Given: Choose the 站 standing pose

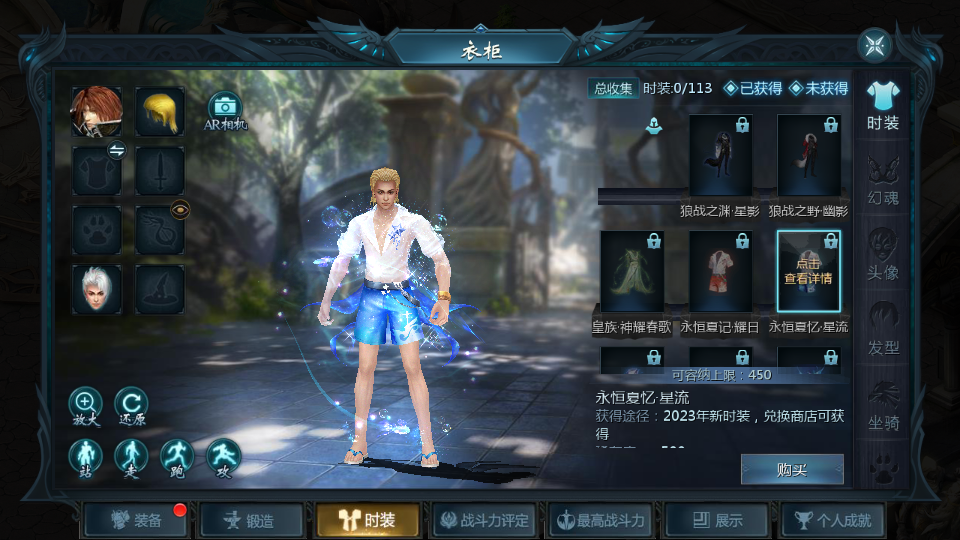Looking at the screenshot, I should pos(85,456).
